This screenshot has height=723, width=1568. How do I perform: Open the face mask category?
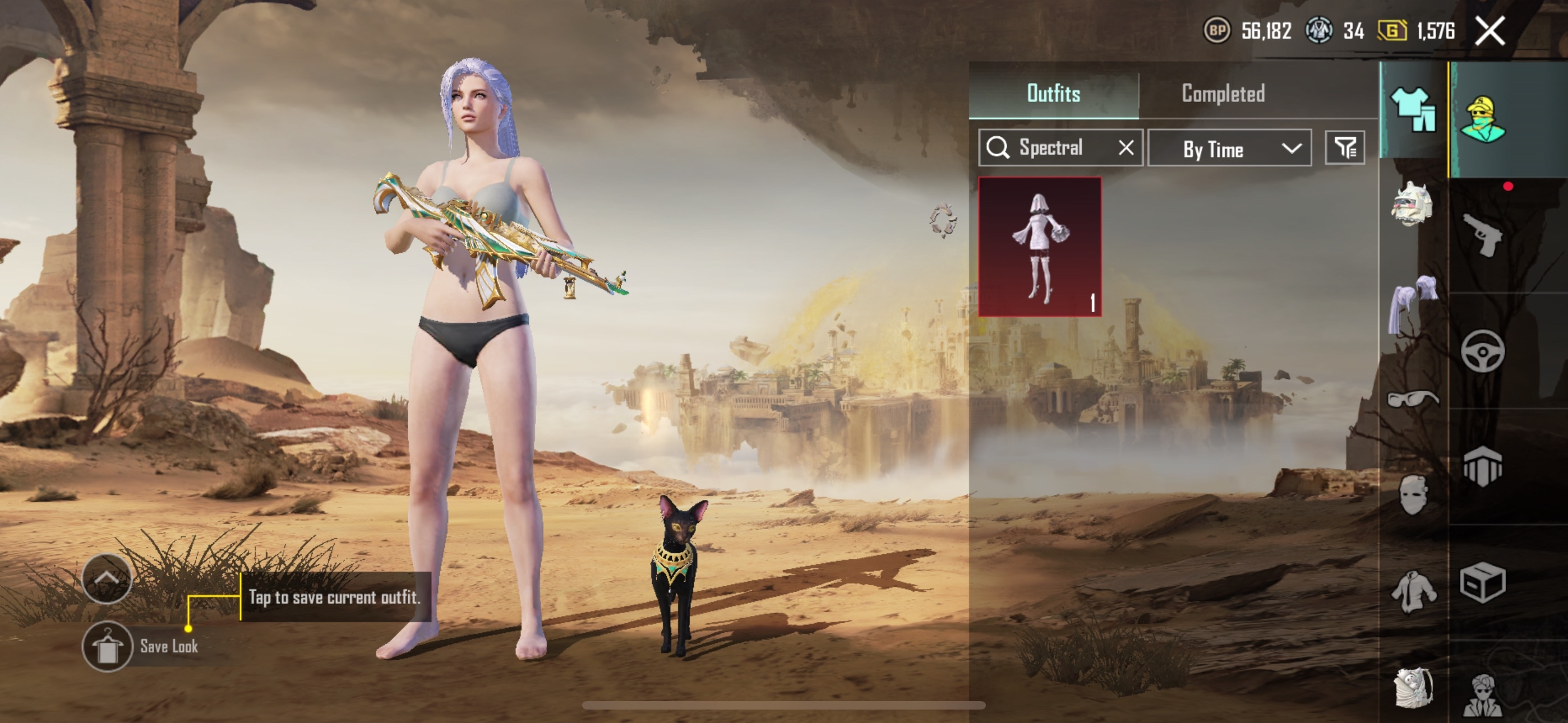pos(1413,495)
